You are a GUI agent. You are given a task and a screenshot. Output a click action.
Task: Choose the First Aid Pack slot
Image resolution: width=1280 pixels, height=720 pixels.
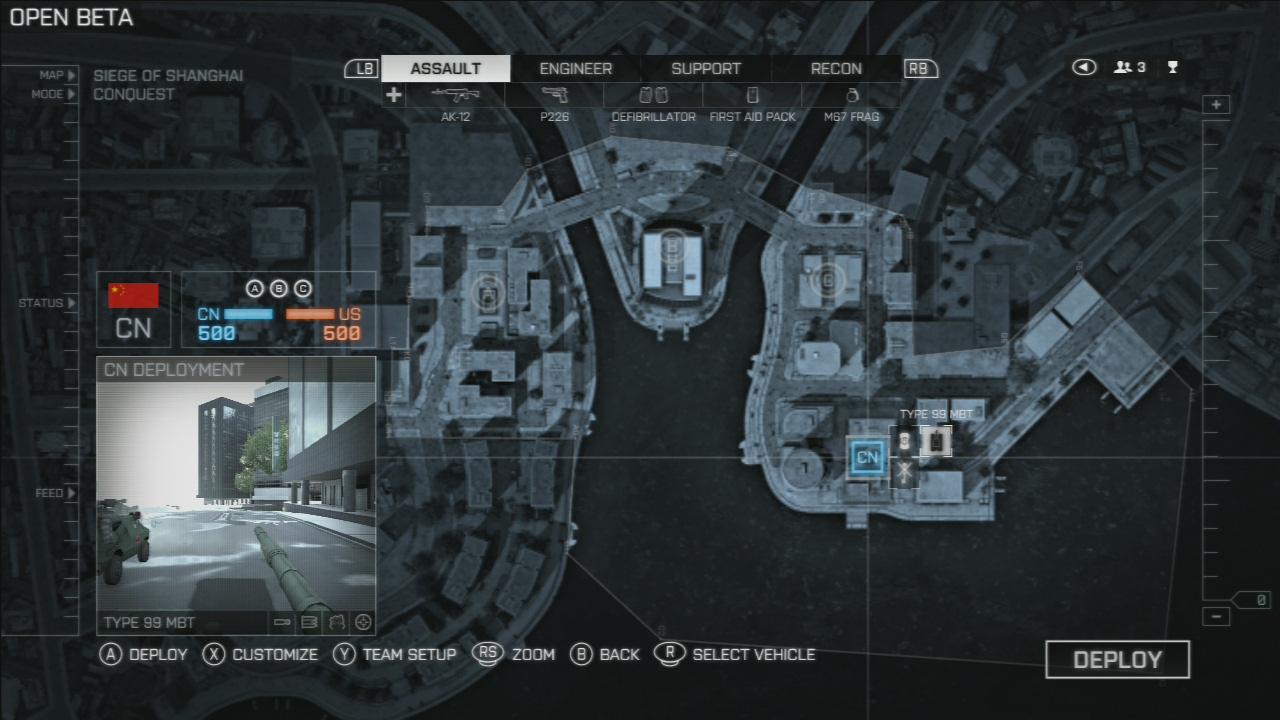point(752,98)
